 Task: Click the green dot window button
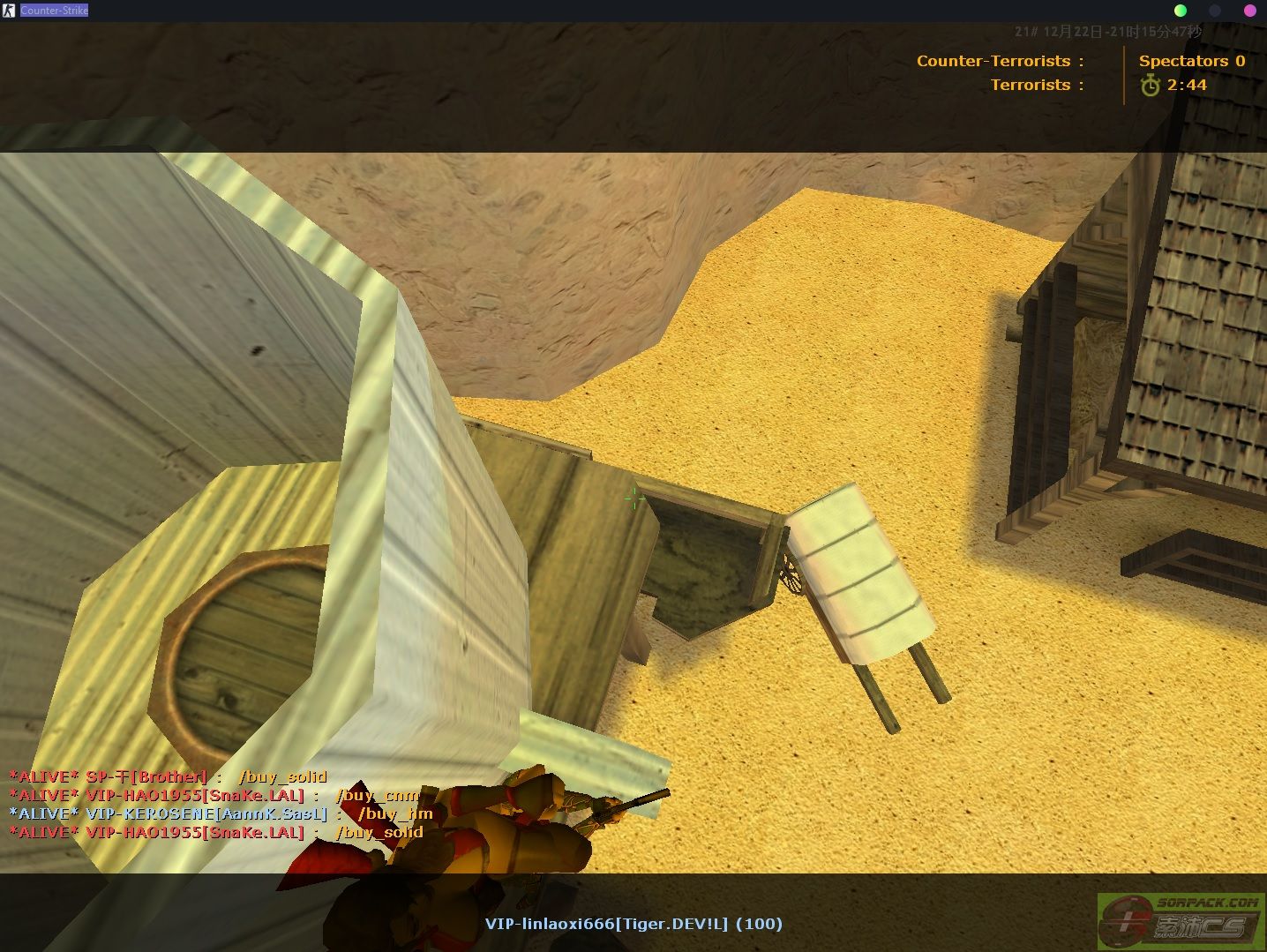coord(1181,11)
